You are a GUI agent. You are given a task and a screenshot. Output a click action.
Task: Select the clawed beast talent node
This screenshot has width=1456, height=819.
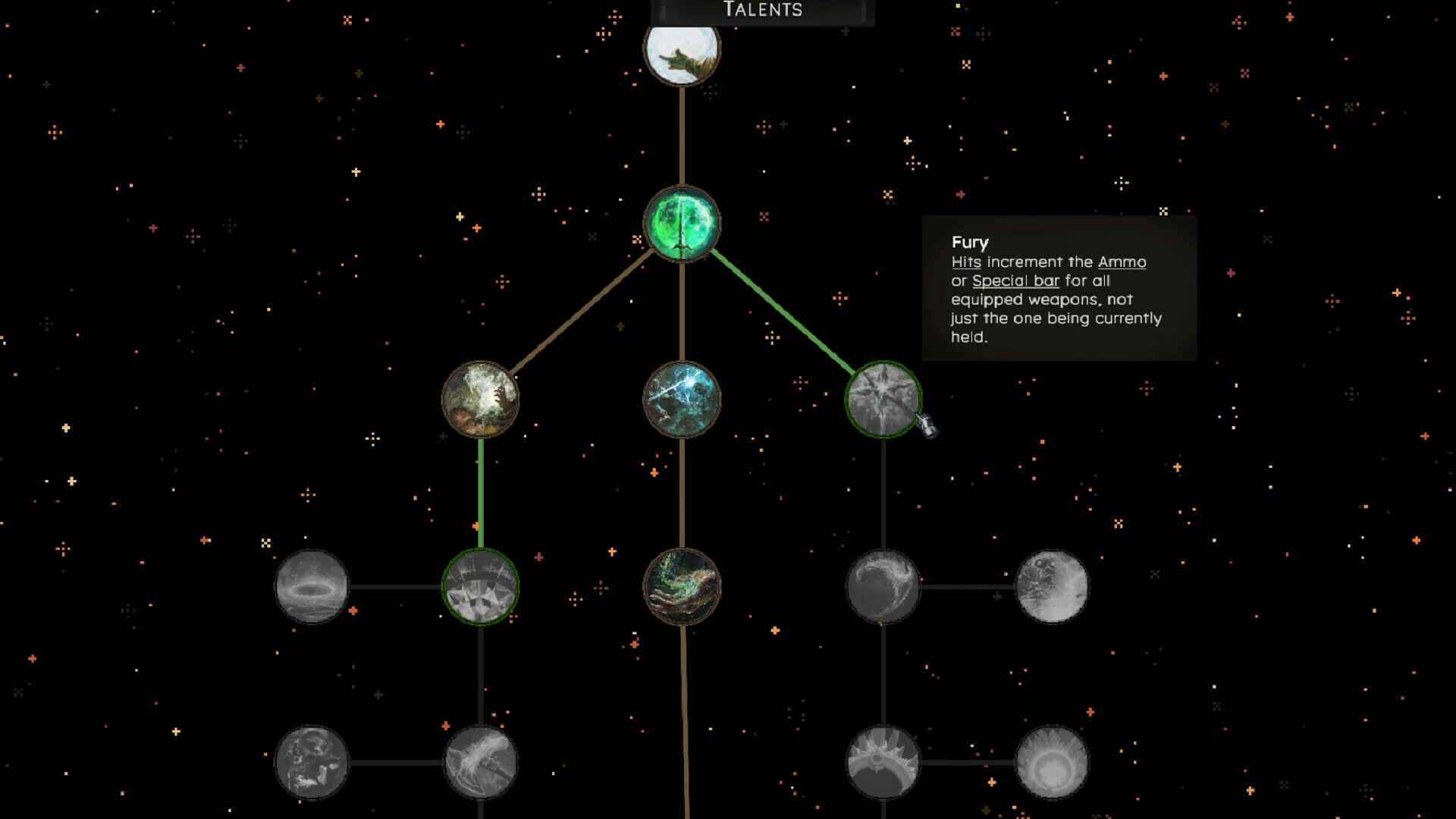click(478, 400)
